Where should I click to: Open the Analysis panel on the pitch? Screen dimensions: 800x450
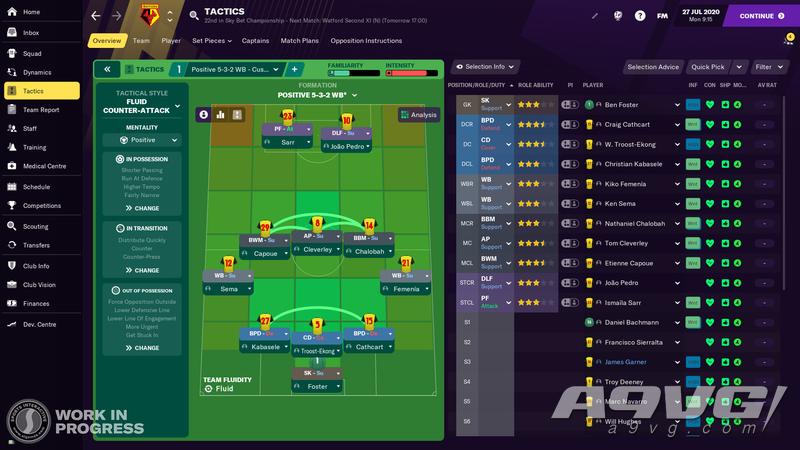point(418,115)
